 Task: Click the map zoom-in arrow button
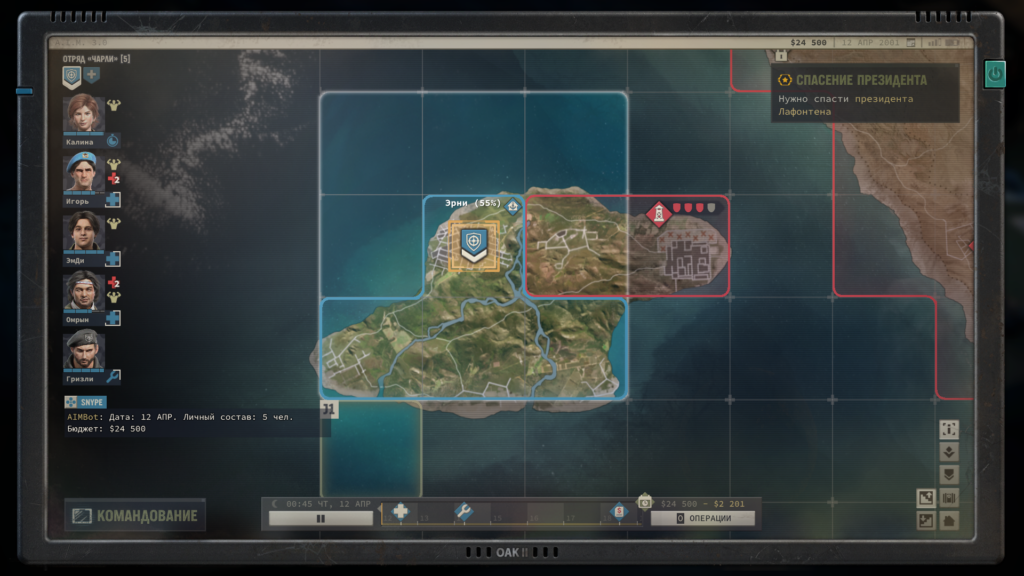pyautogui.click(x=926, y=497)
